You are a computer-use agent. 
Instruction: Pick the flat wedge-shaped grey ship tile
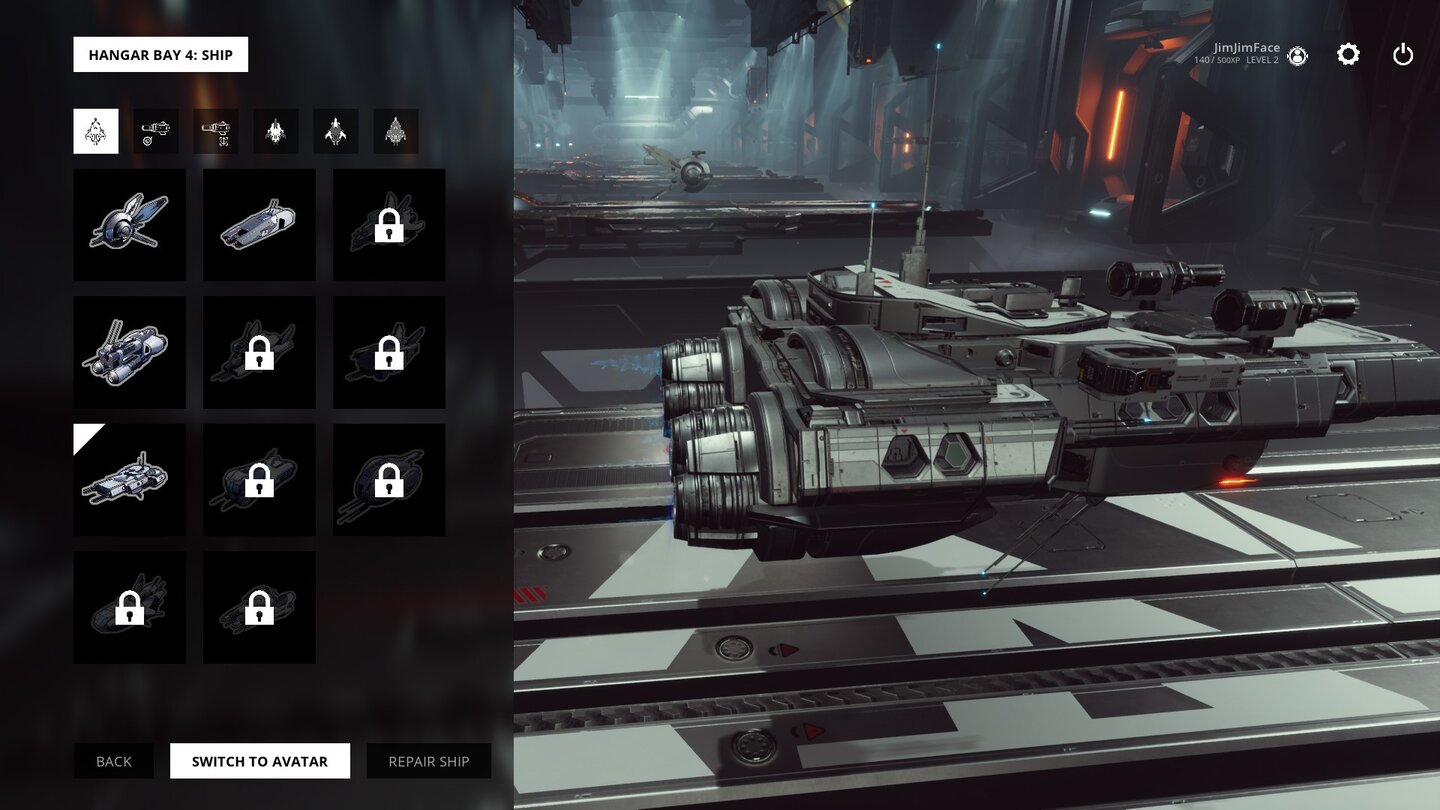click(259, 224)
